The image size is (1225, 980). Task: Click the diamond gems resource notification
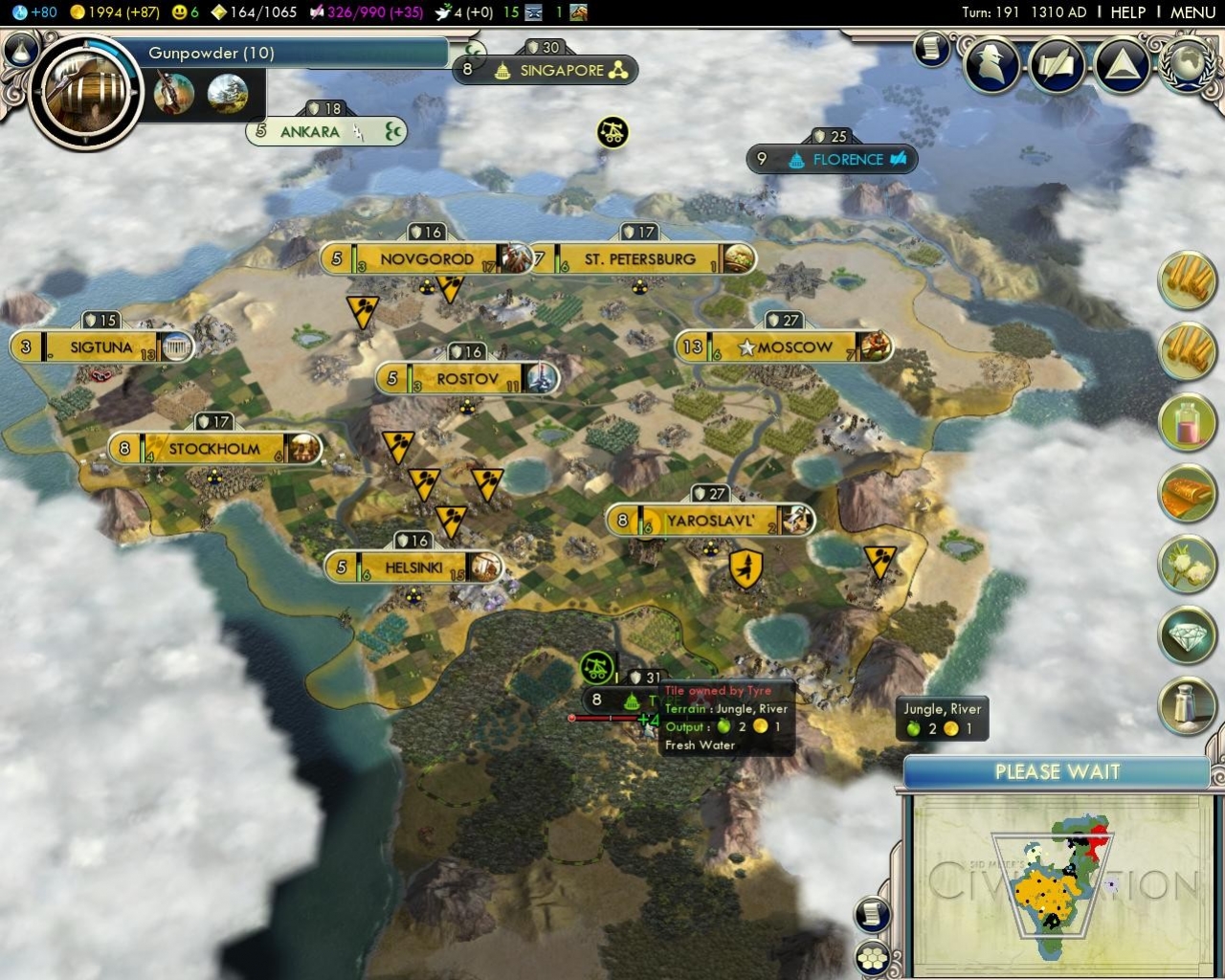pyautogui.click(x=1187, y=634)
